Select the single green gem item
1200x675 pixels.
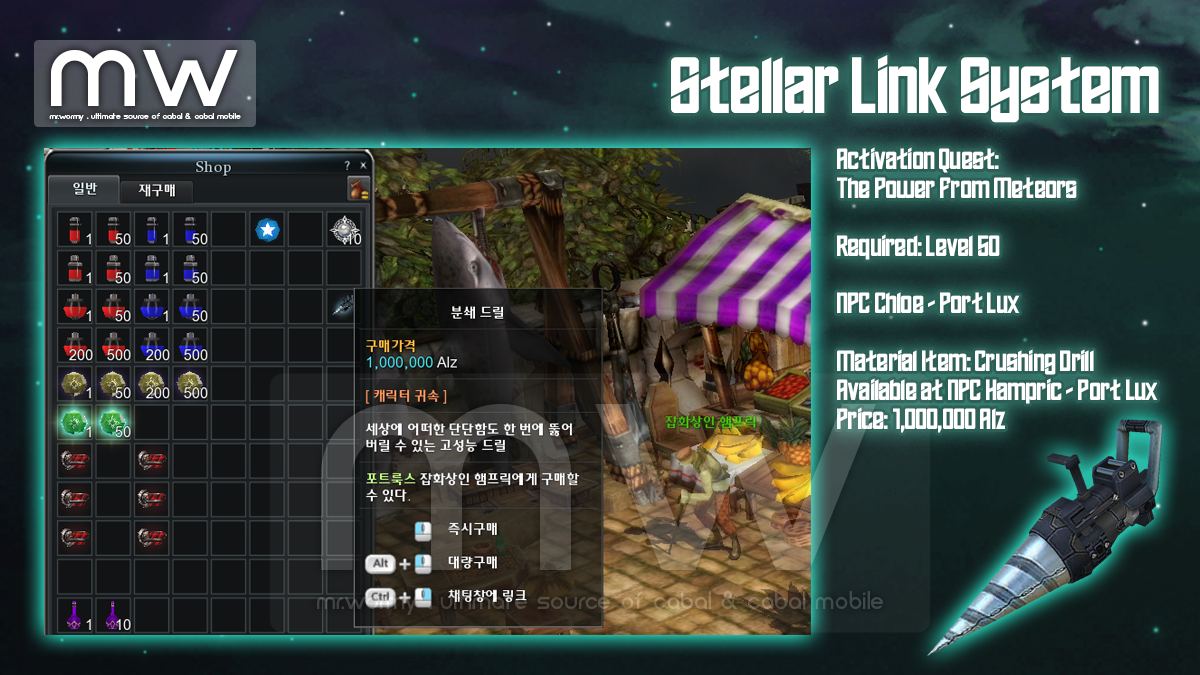point(75,423)
